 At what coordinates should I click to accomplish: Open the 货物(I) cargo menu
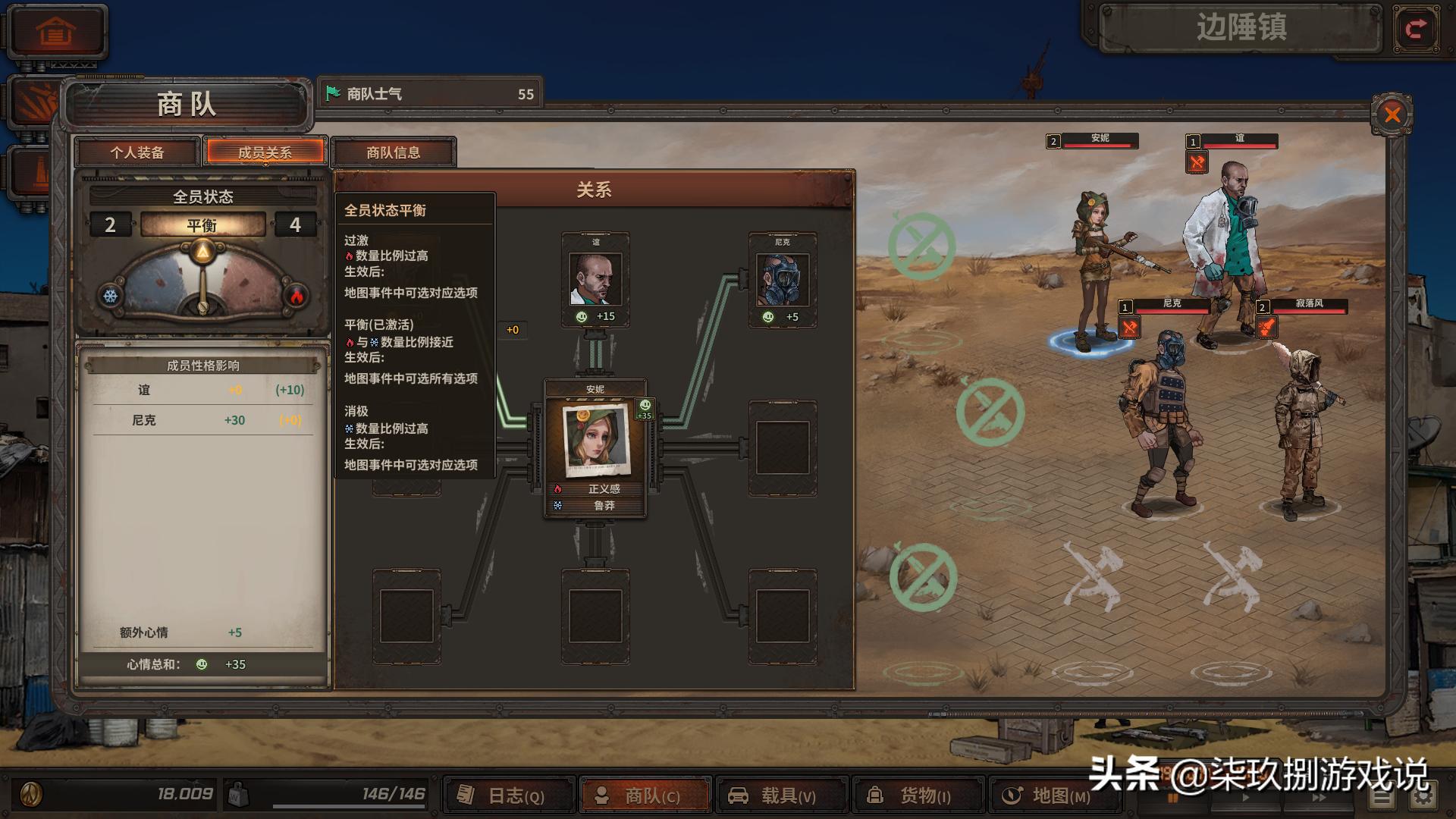[918, 795]
